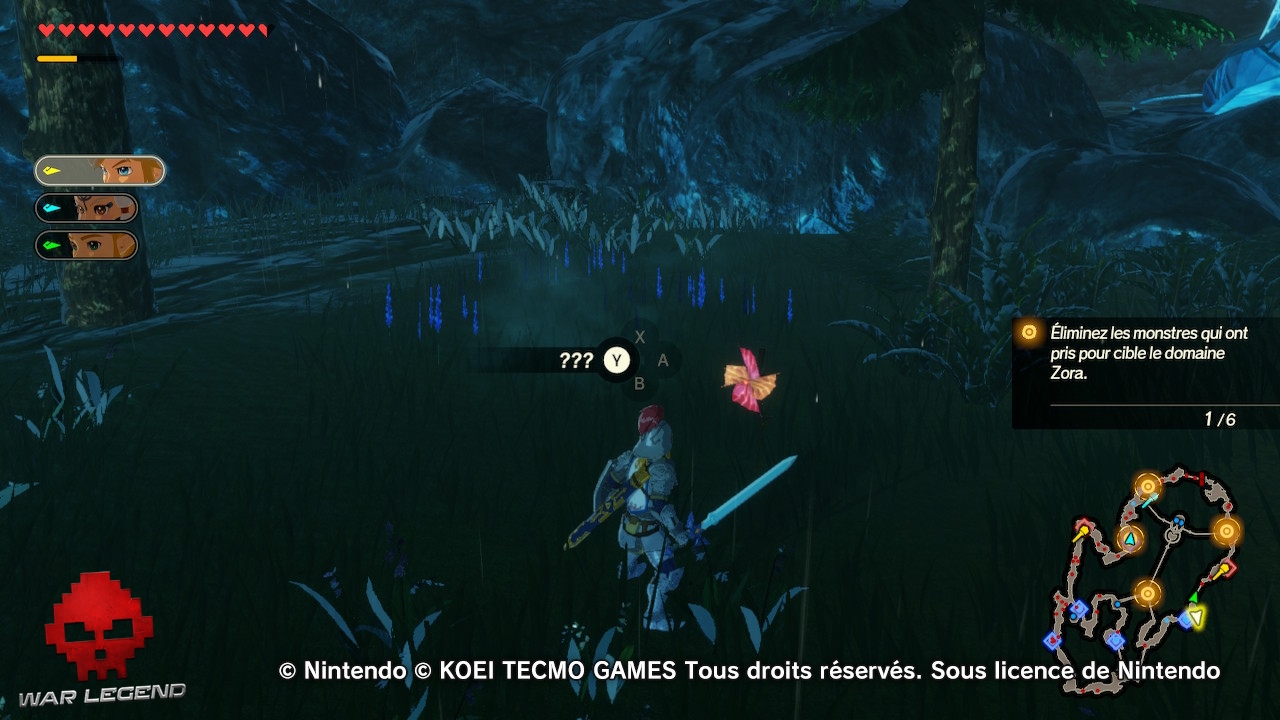Image resolution: width=1280 pixels, height=720 pixels.
Task: Click the yellow special attack gauge below the hearts
Action: pyautogui.click(x=56, y=57)
